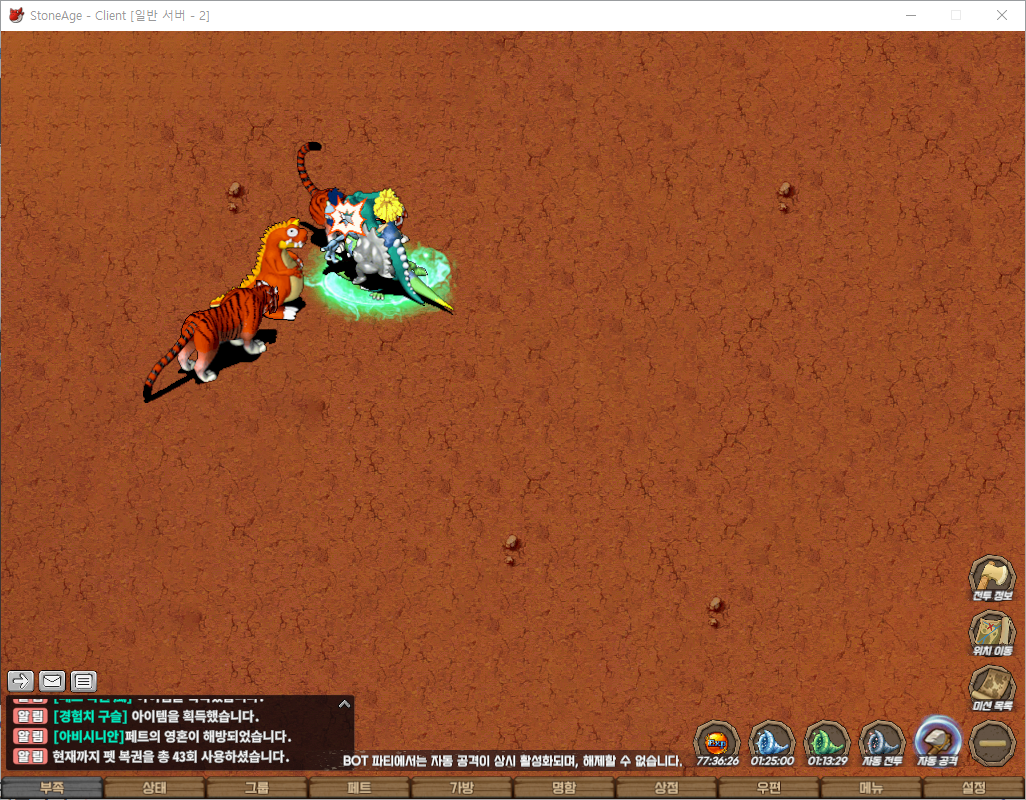Viewport: 1026px width, 800px height.
Task: Show the 미션 목록 mission list
Action: tap(992, 687)
